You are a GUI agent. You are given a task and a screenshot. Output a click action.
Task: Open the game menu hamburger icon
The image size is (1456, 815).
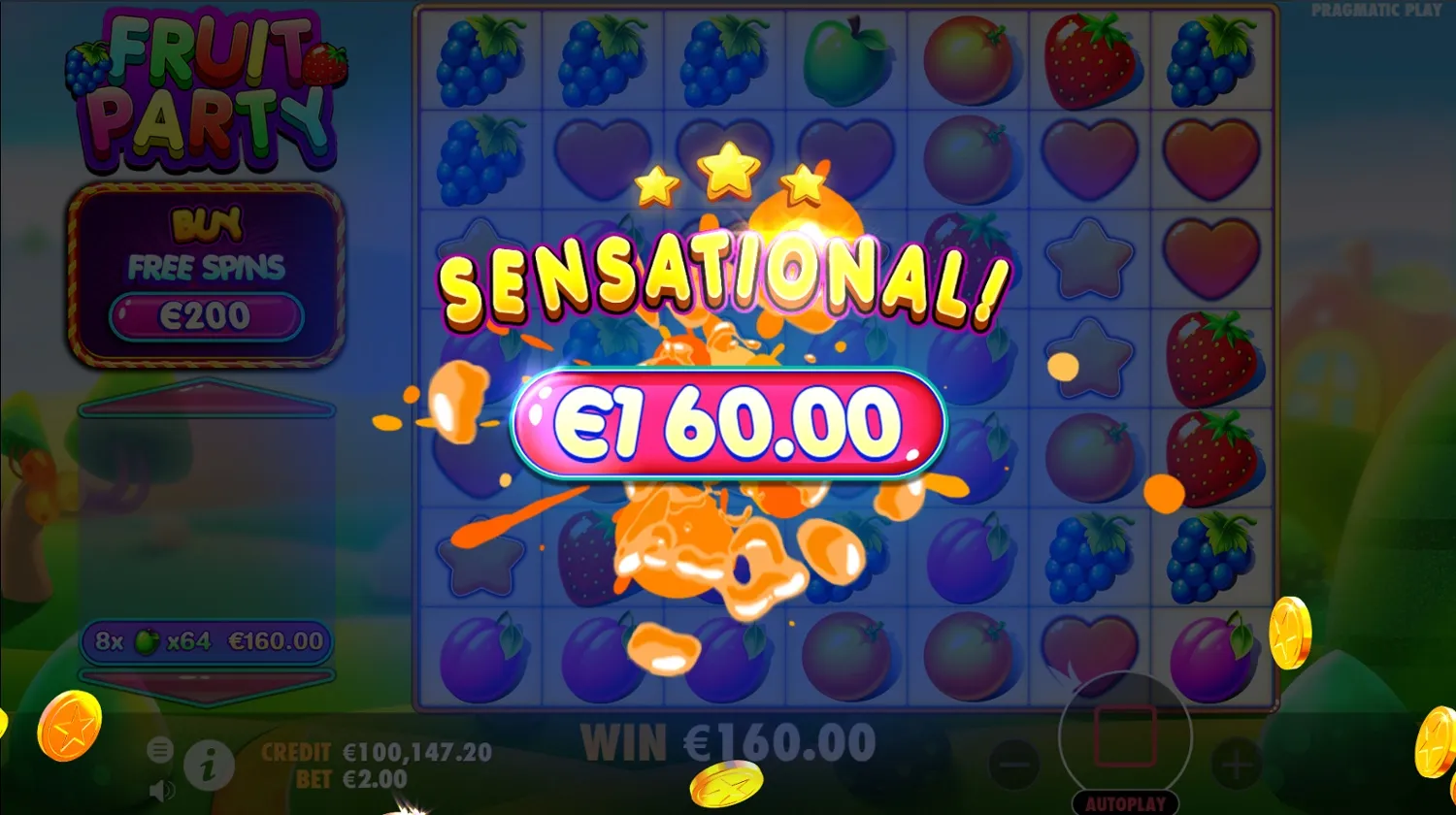(159, 750)
